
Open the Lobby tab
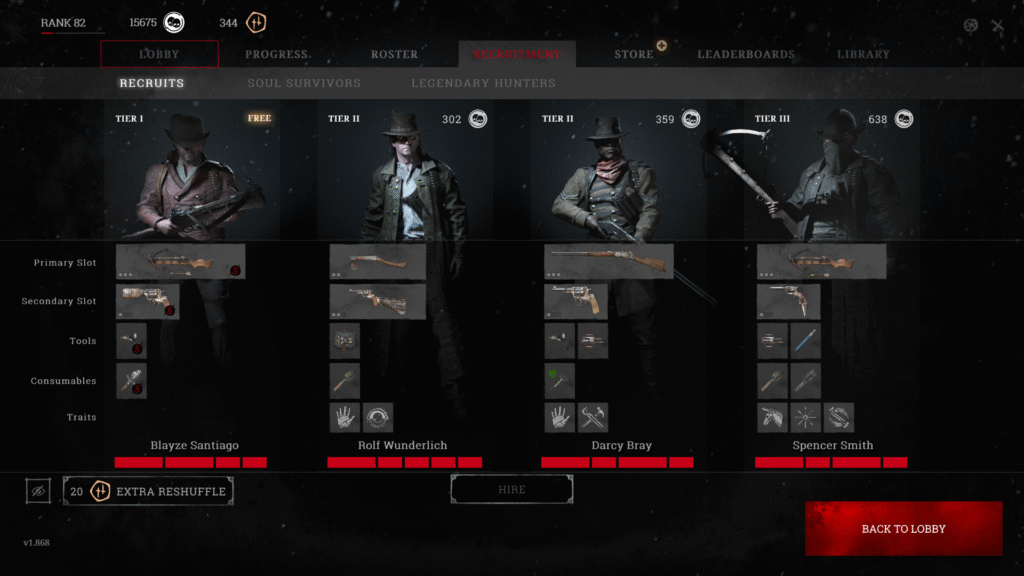click(159, 54)
